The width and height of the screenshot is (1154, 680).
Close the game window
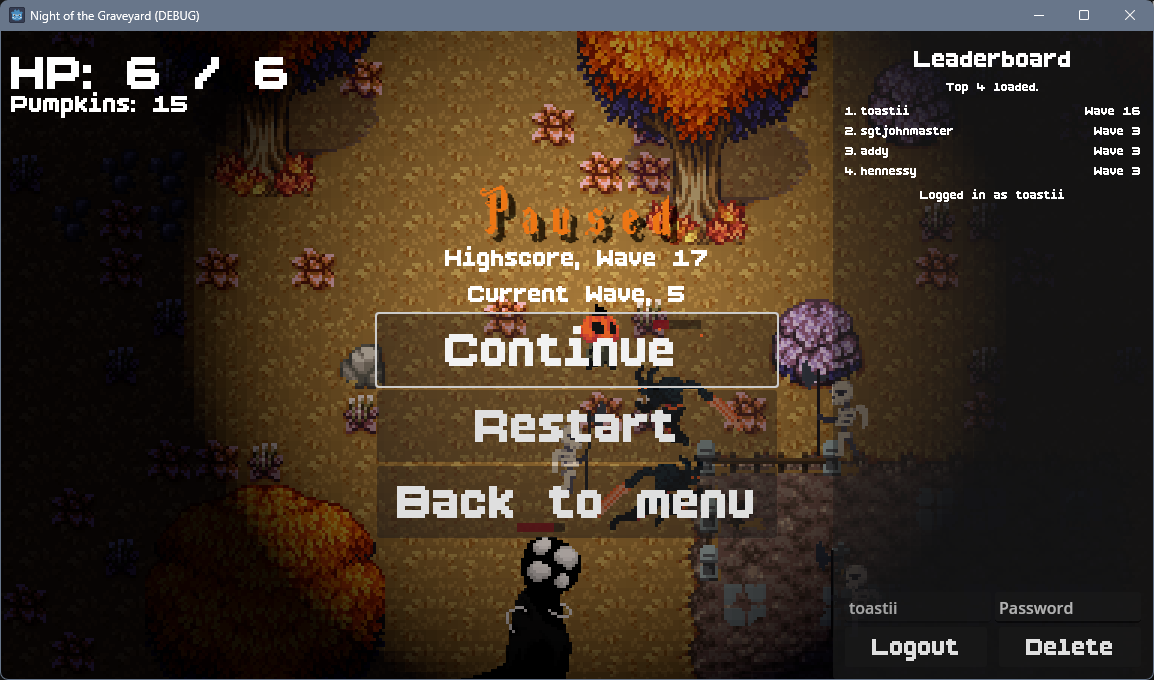[1130, 15]
